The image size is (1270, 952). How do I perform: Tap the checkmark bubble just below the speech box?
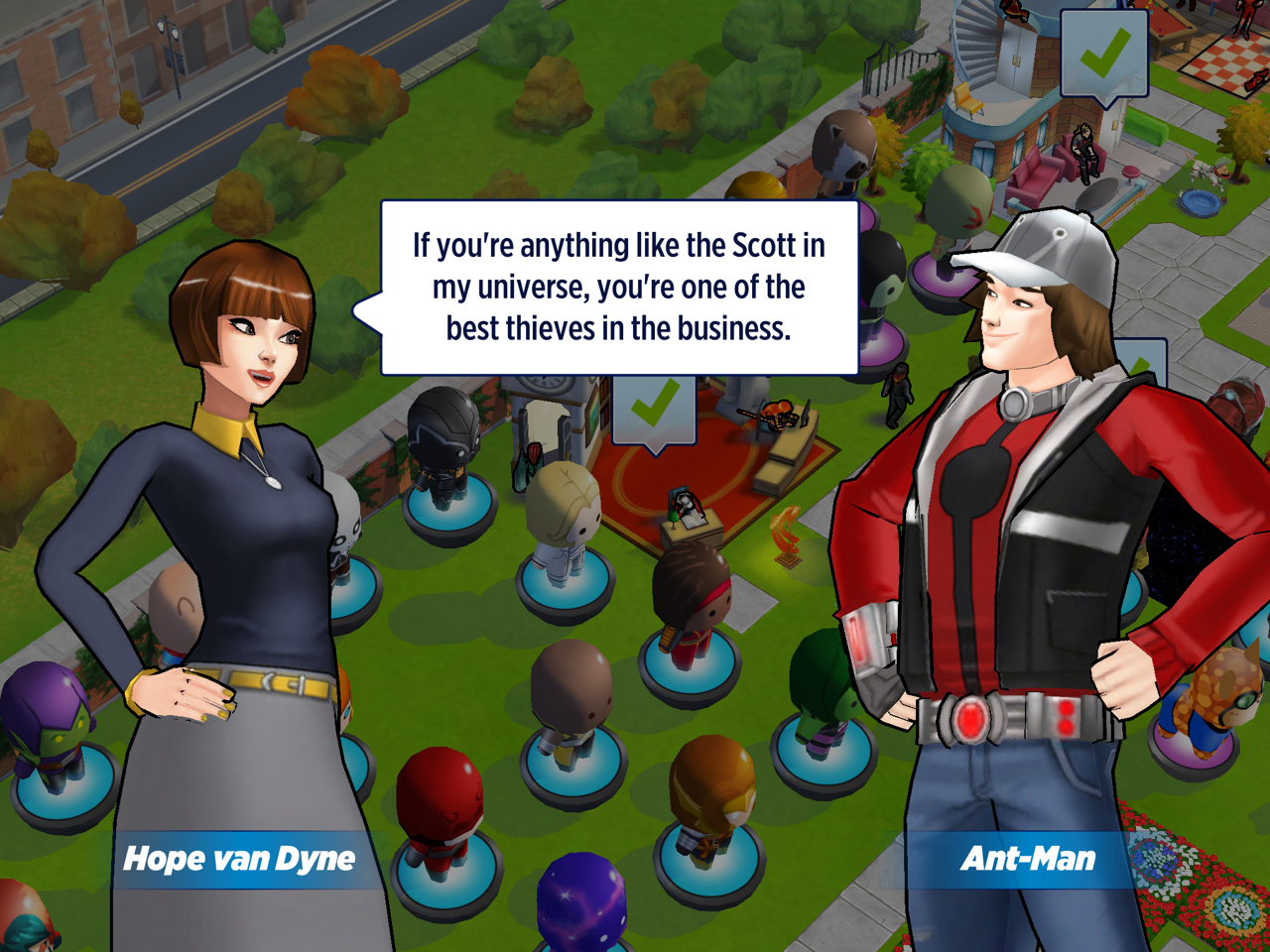click(x=654, y=408)
